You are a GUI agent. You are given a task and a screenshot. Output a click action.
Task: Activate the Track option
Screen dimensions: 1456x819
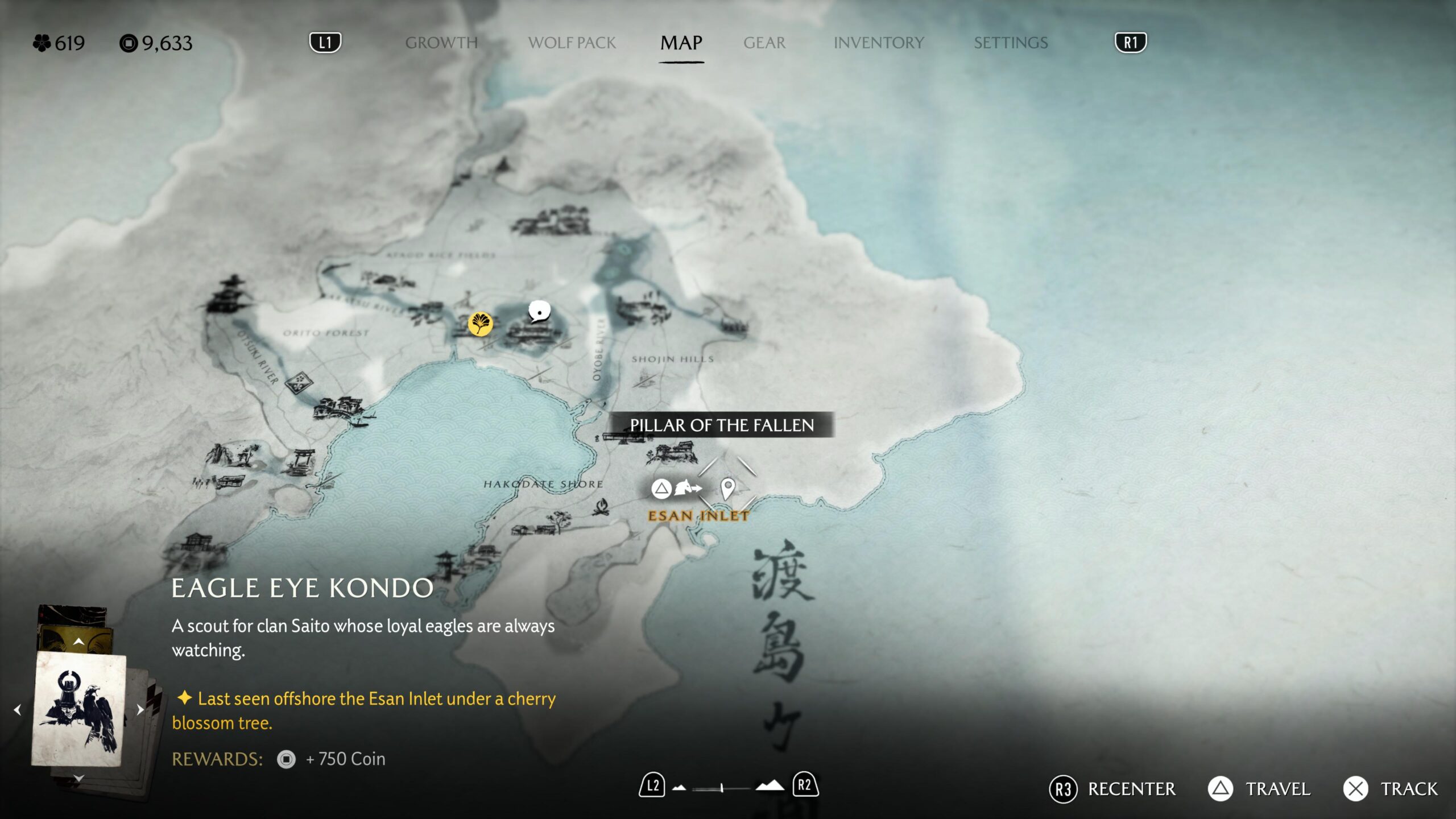(1391, 789)
